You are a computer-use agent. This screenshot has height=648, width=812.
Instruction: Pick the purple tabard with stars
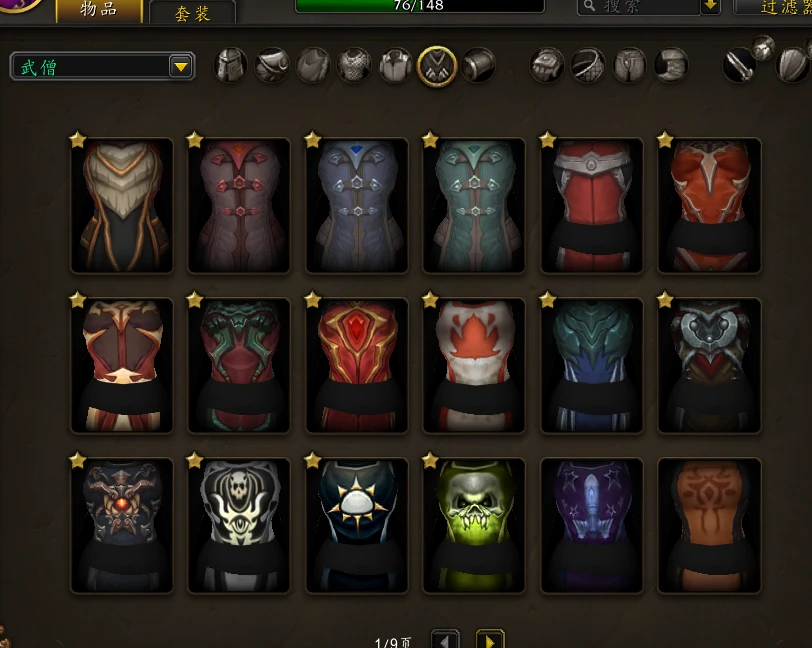point(592,525)
